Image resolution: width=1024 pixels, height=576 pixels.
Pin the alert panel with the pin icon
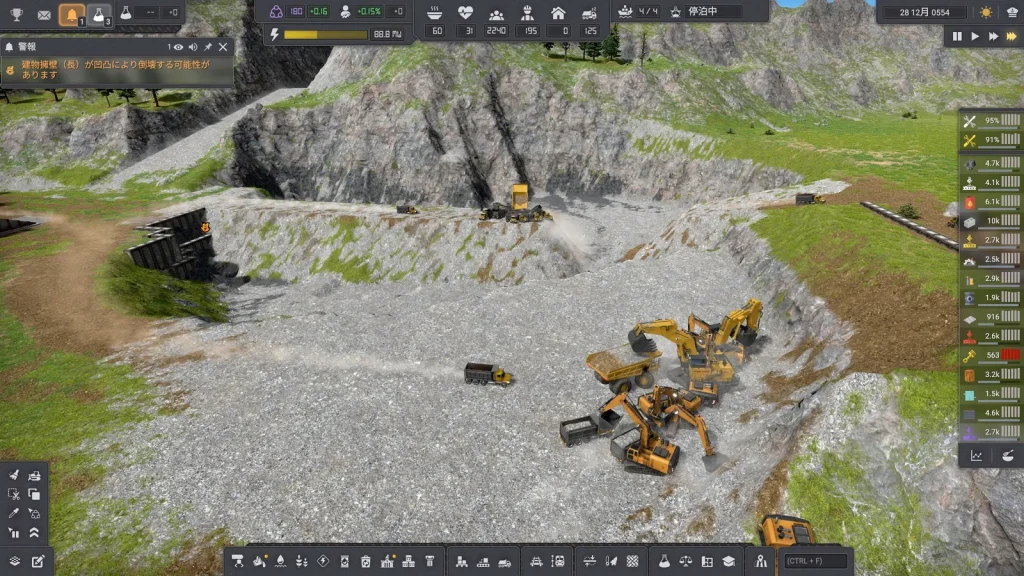coord(208,47)
